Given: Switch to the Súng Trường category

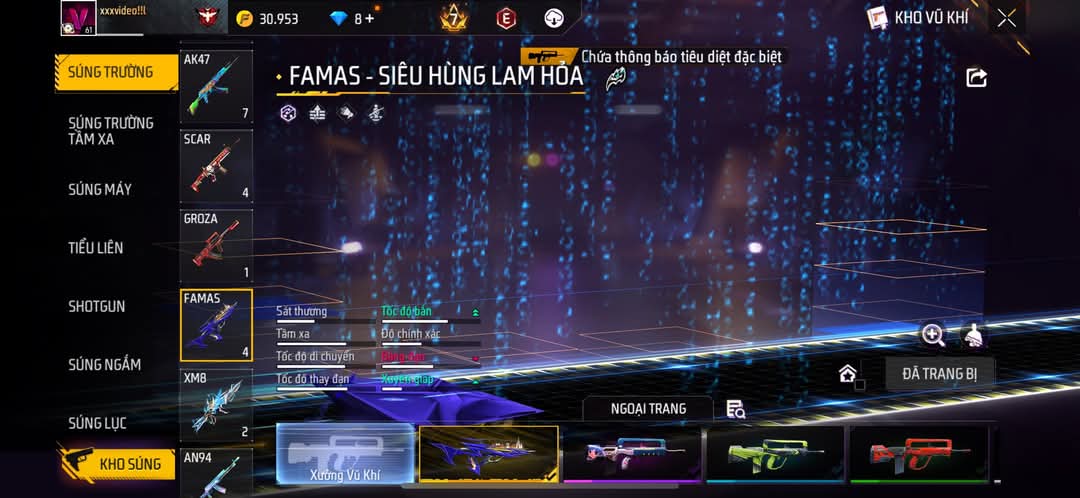Looking at the screenshot, I should pos(110,72).
